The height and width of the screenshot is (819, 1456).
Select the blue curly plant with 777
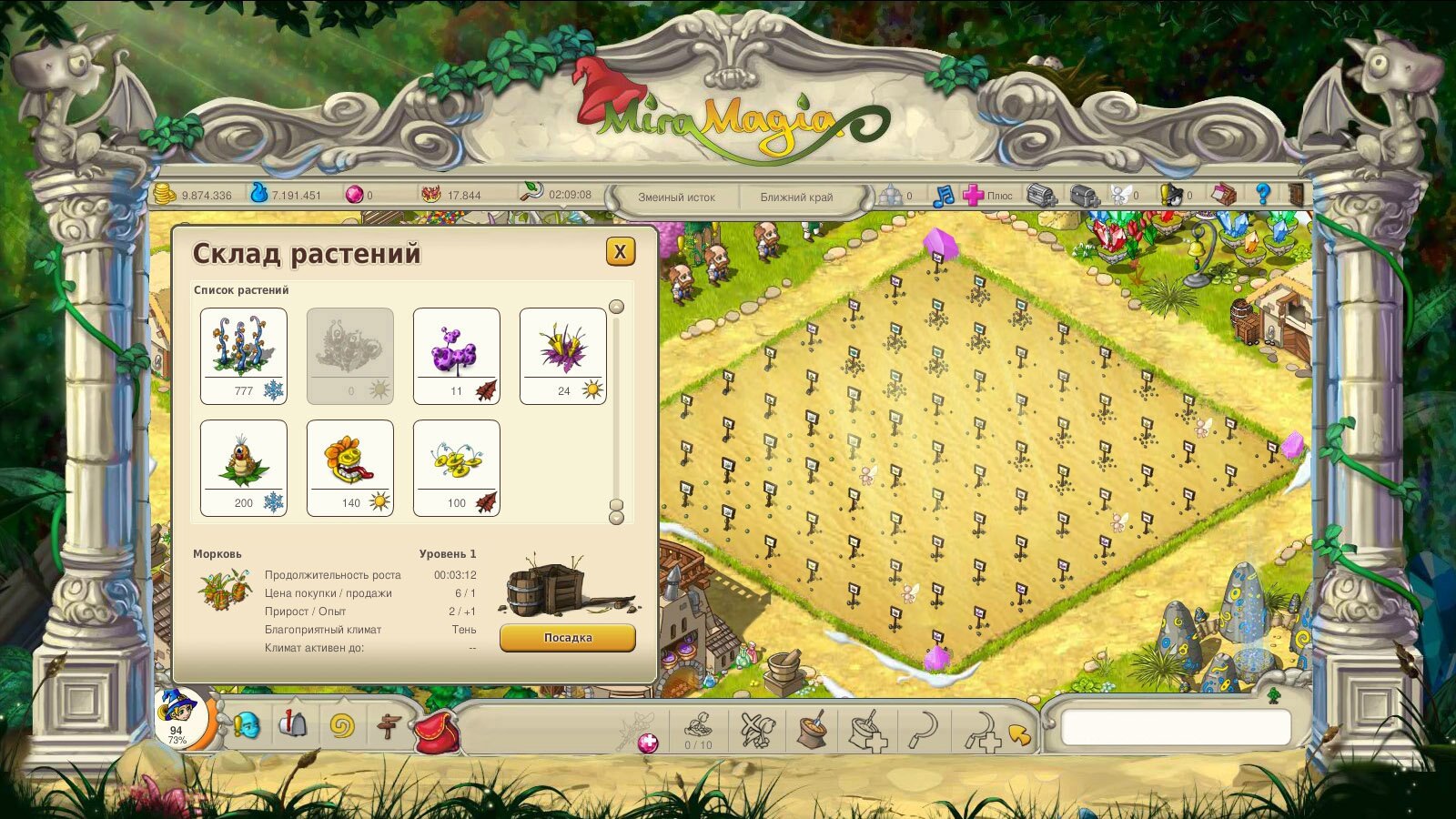pos(243,355)
